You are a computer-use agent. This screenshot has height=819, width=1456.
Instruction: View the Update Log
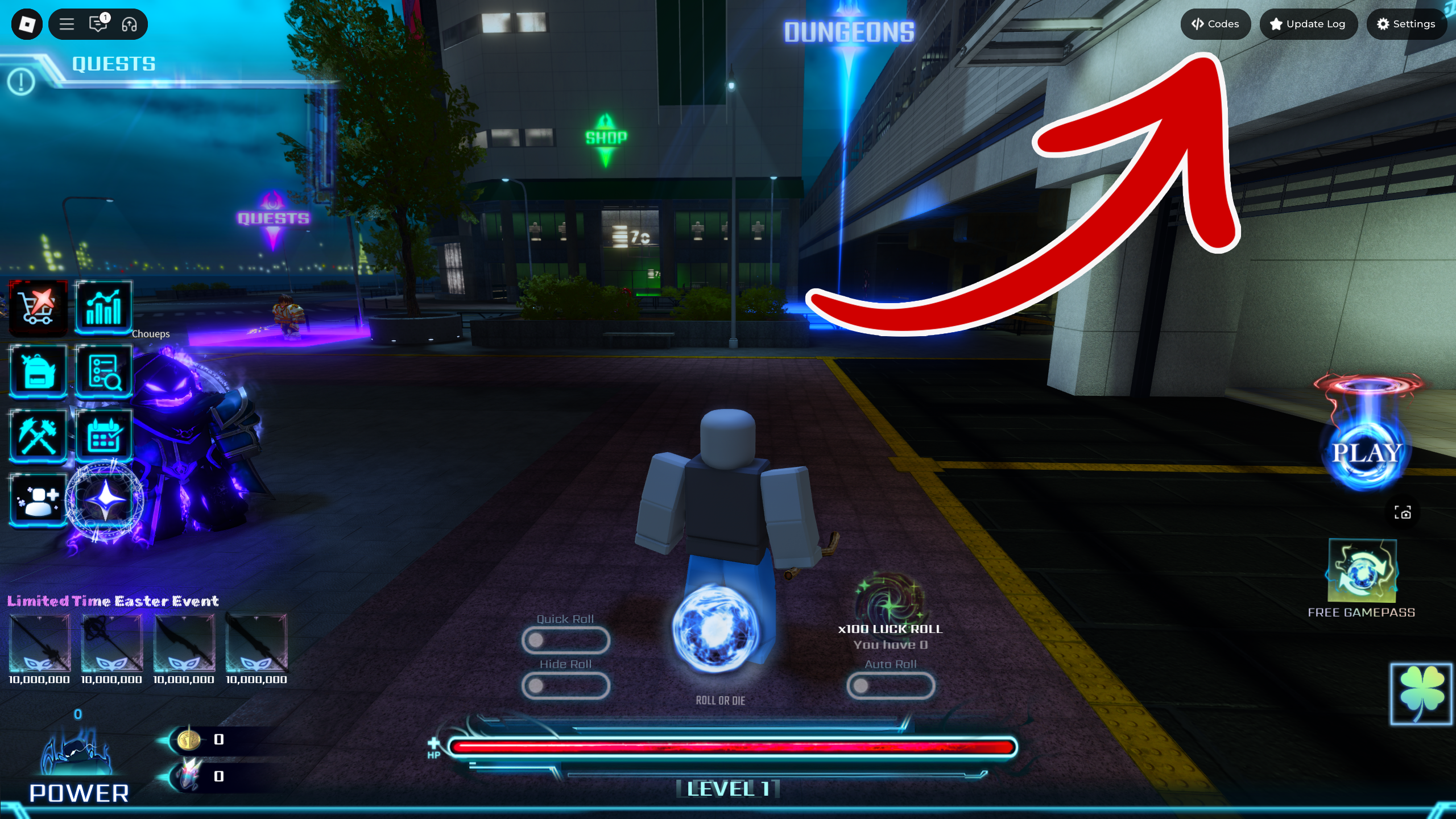click(1308, 24)
